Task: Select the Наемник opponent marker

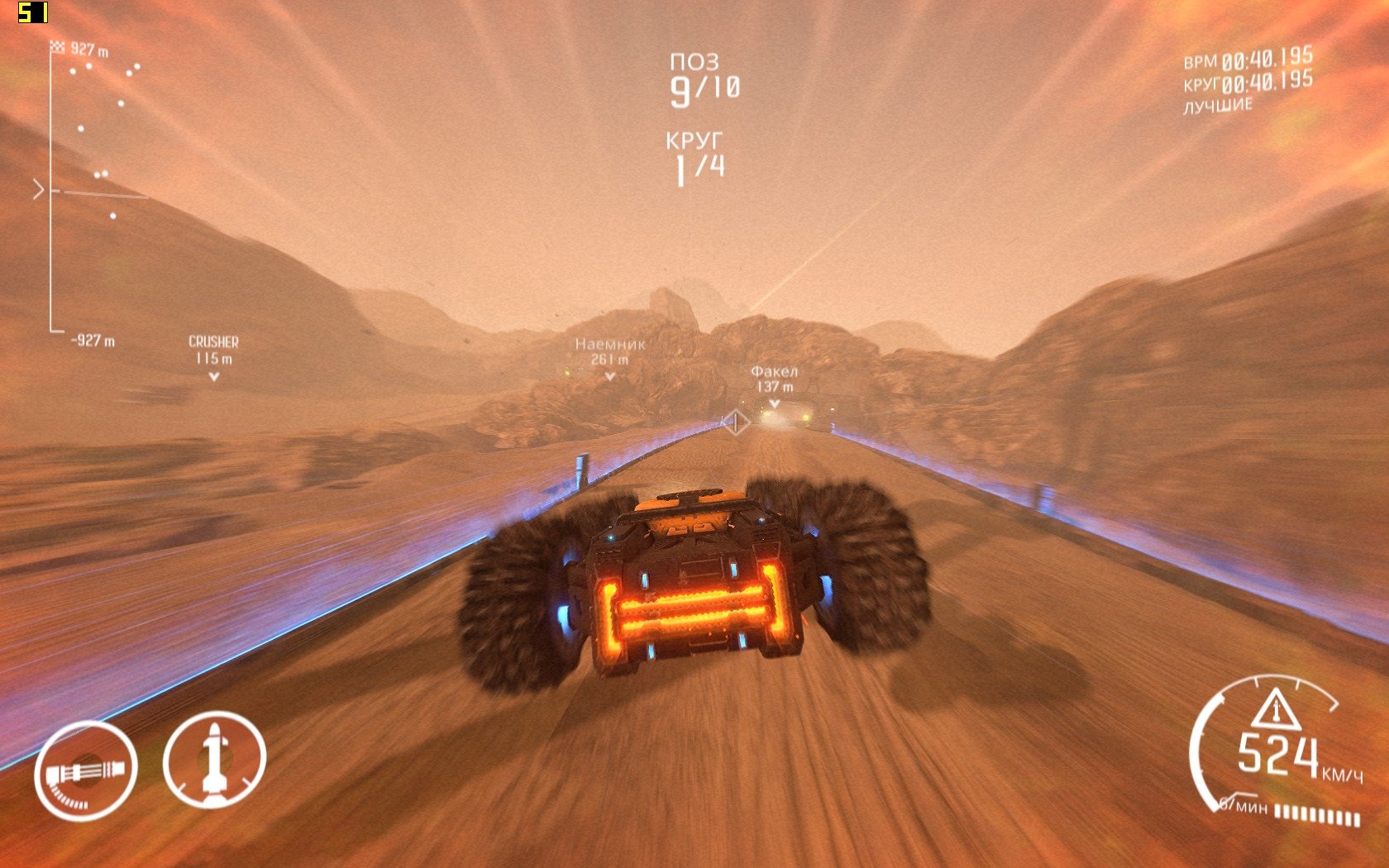Action: [610, 359]
